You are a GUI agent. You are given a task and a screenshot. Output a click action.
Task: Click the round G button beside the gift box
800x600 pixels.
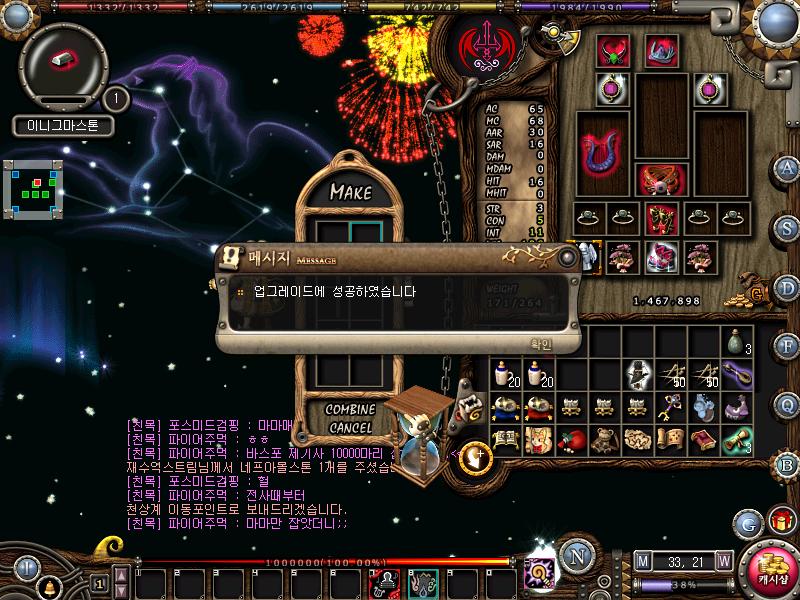[747, 523]
